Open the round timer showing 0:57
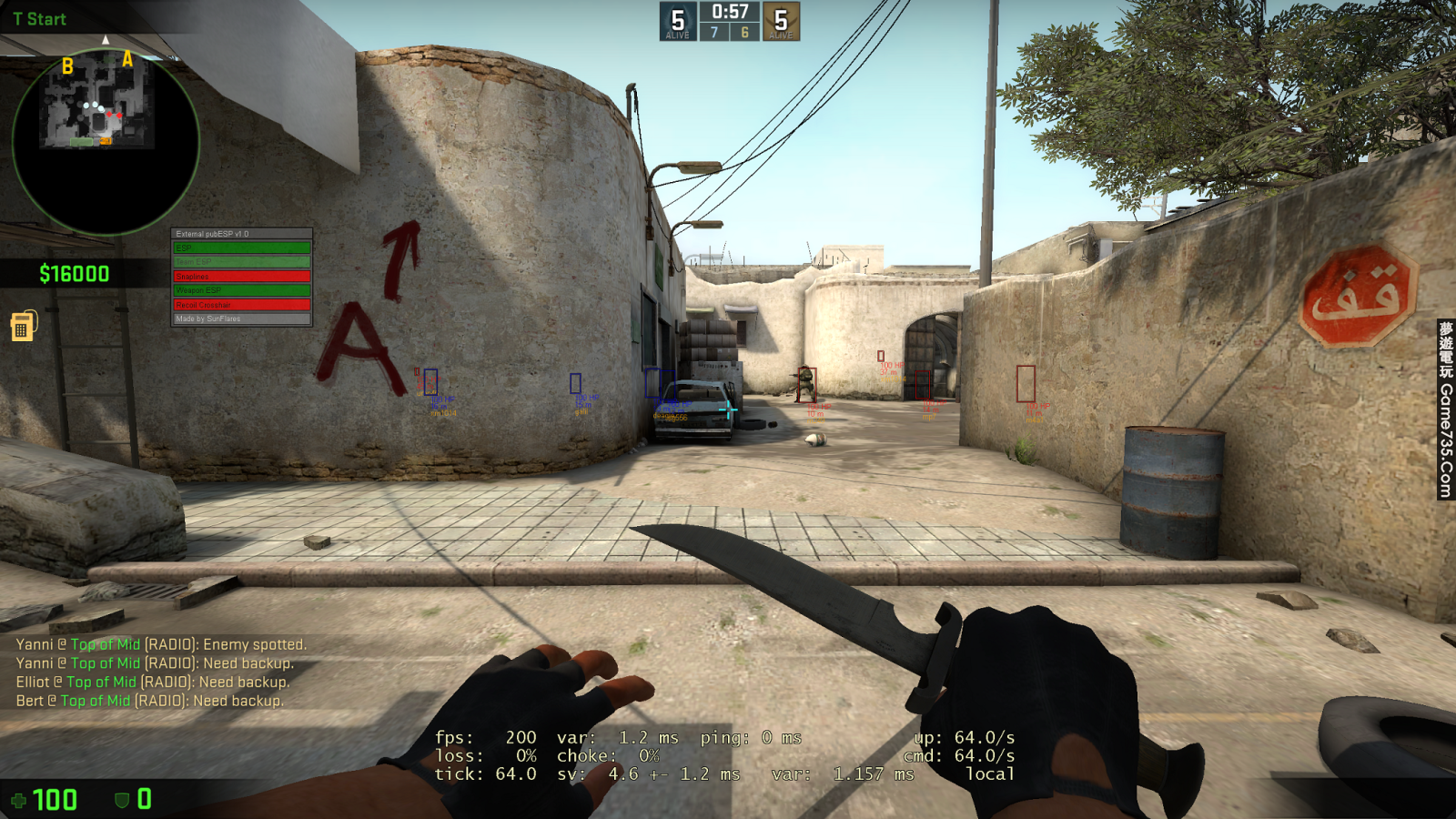This screenshot has height=819, width=1456. (x=727, y=13)
